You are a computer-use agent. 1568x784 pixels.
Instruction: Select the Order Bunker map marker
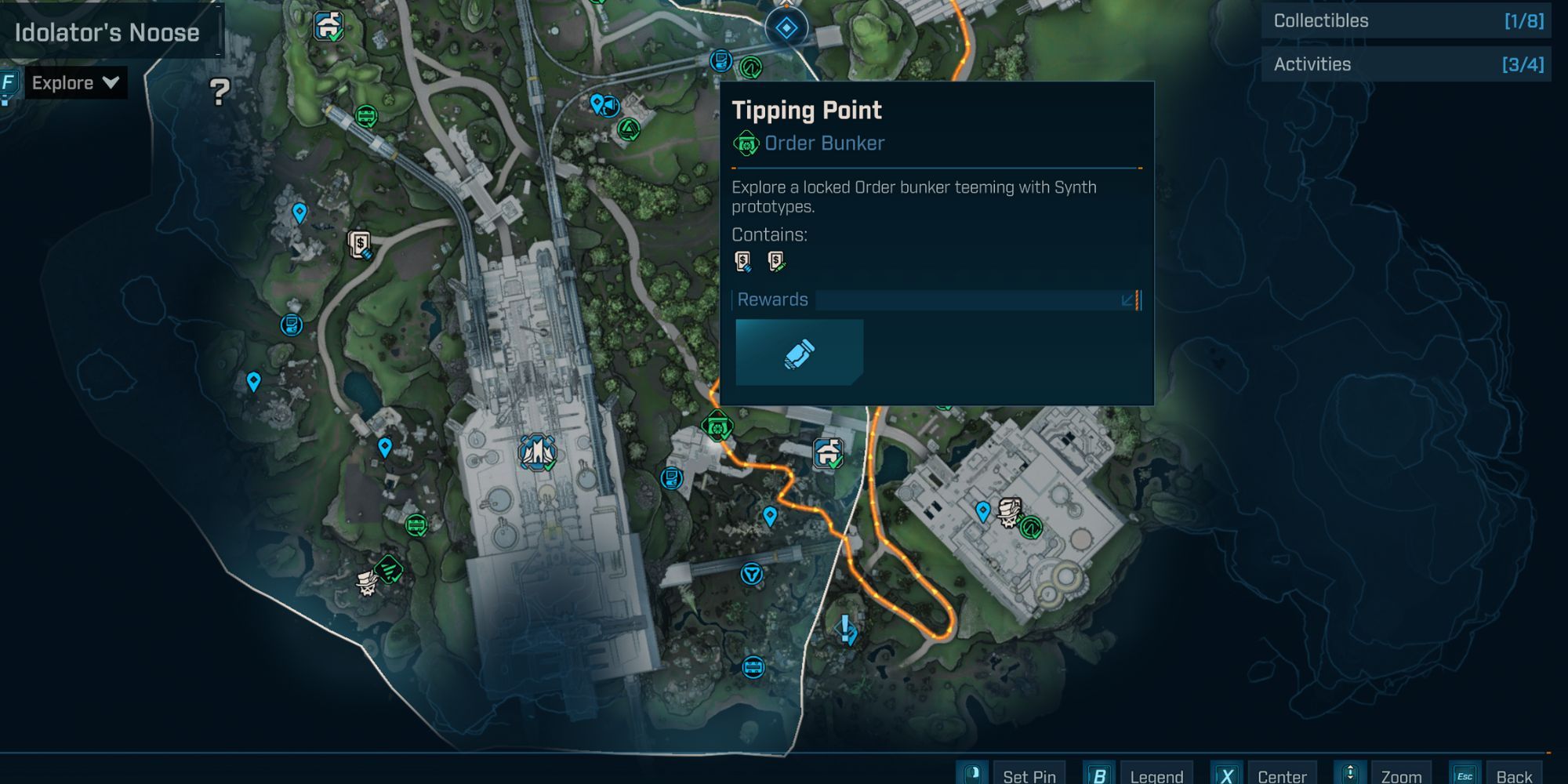tap(717, 426)
